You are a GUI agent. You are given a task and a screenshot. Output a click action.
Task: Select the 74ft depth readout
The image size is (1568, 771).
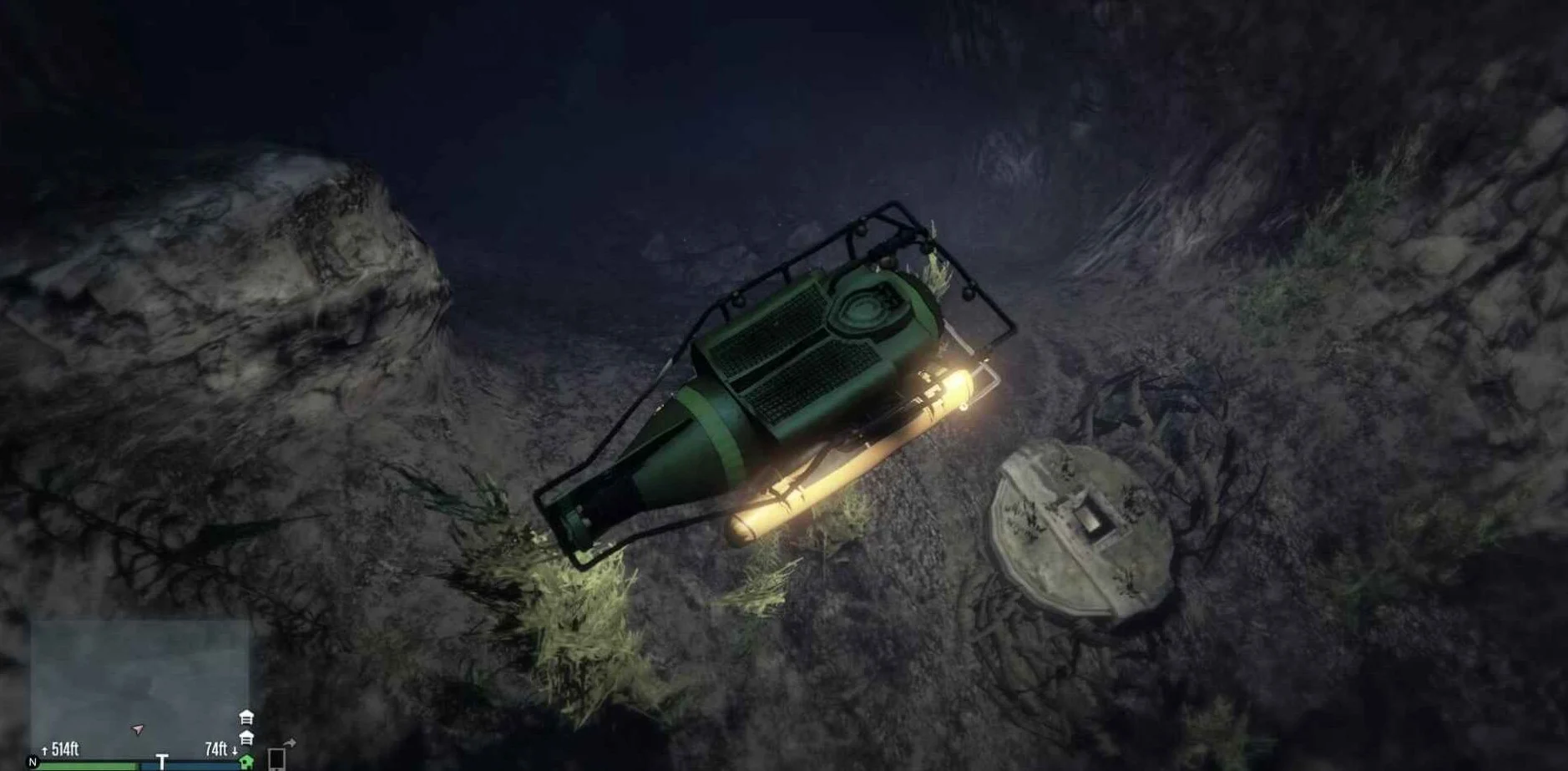[217, 748]
